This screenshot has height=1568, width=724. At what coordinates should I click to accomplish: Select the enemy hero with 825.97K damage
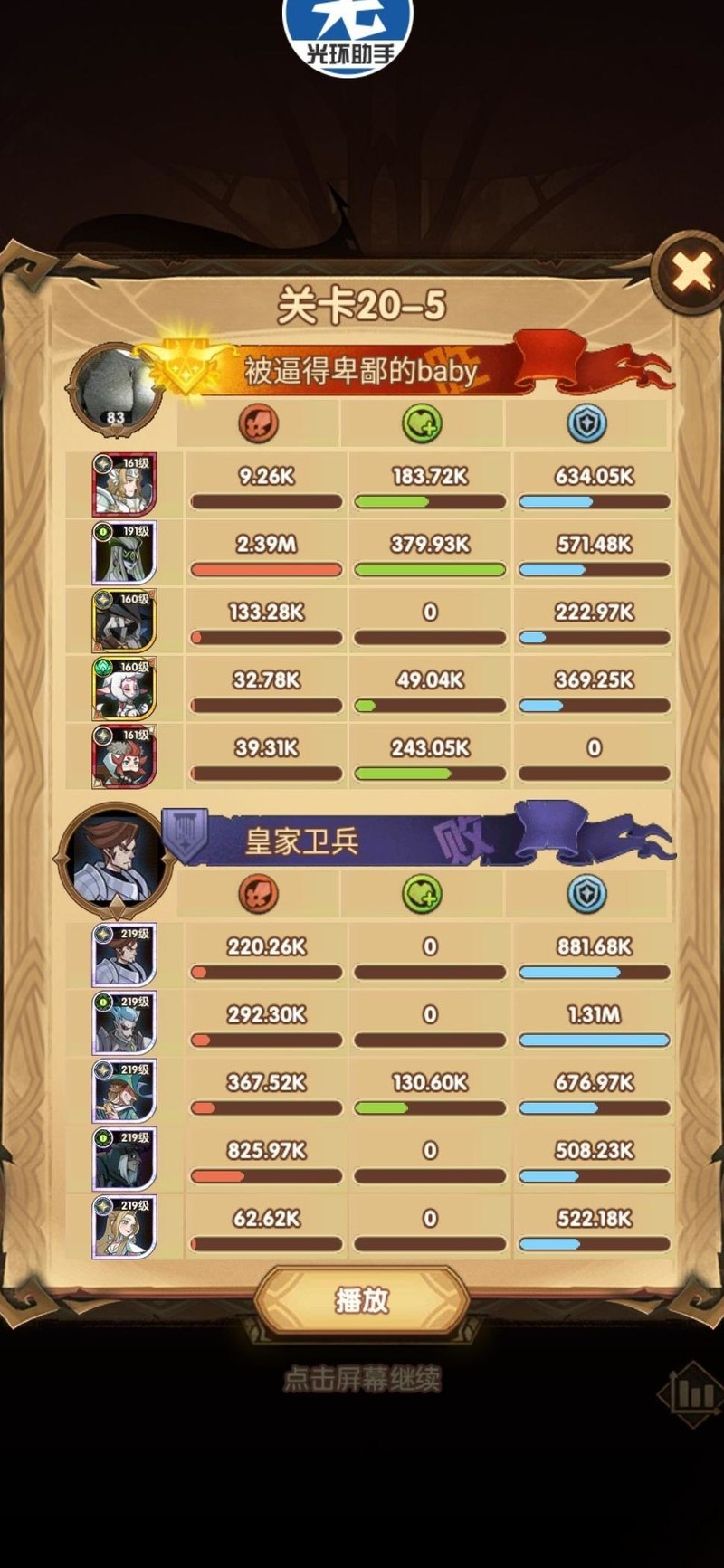[x=124, y=1159]
